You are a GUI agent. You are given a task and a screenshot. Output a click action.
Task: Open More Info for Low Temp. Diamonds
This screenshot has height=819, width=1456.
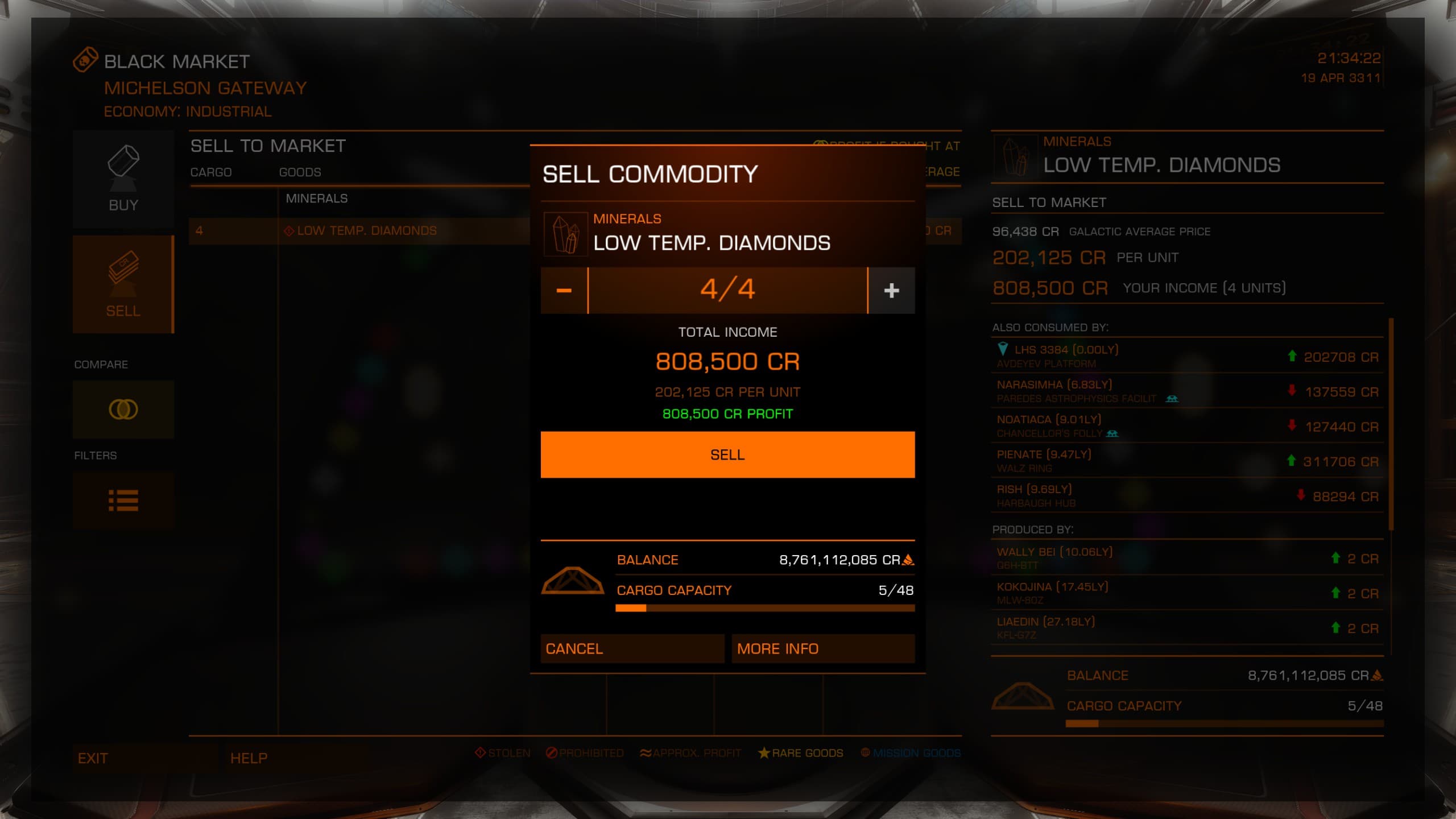coord(822,648)
